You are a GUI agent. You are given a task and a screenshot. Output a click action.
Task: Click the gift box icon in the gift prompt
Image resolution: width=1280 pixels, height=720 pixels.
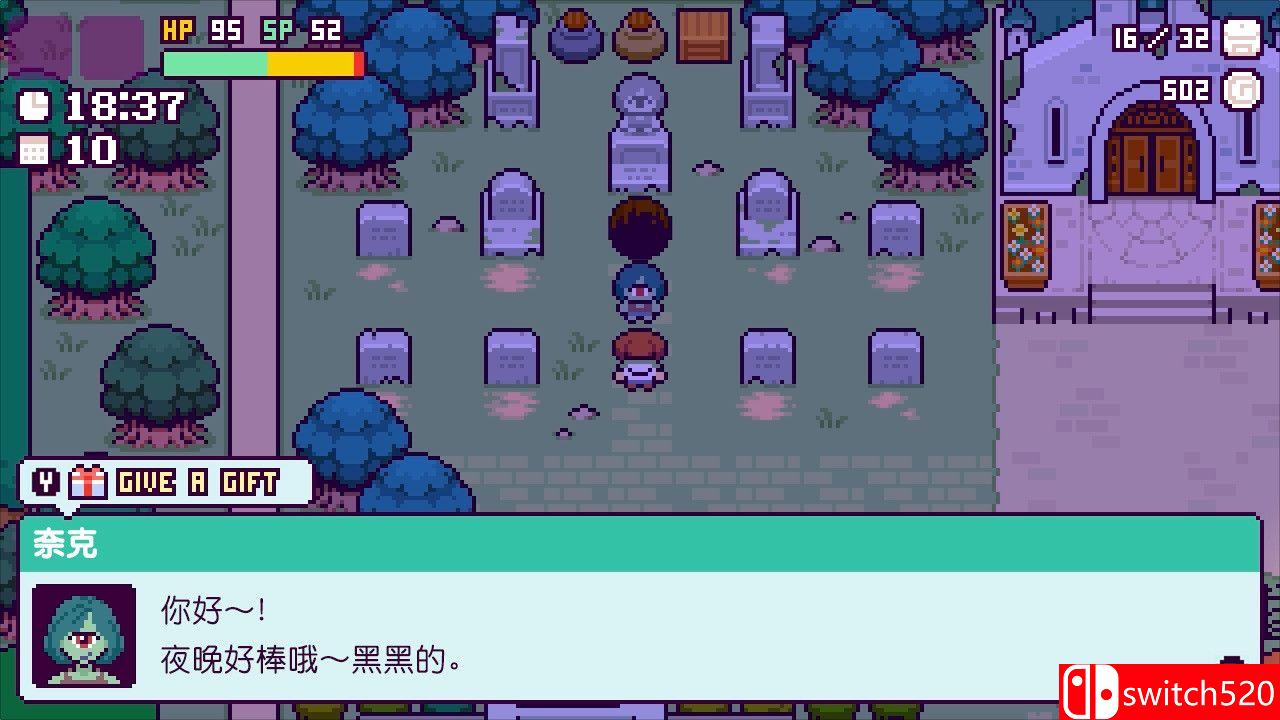[x=88, y=482]
